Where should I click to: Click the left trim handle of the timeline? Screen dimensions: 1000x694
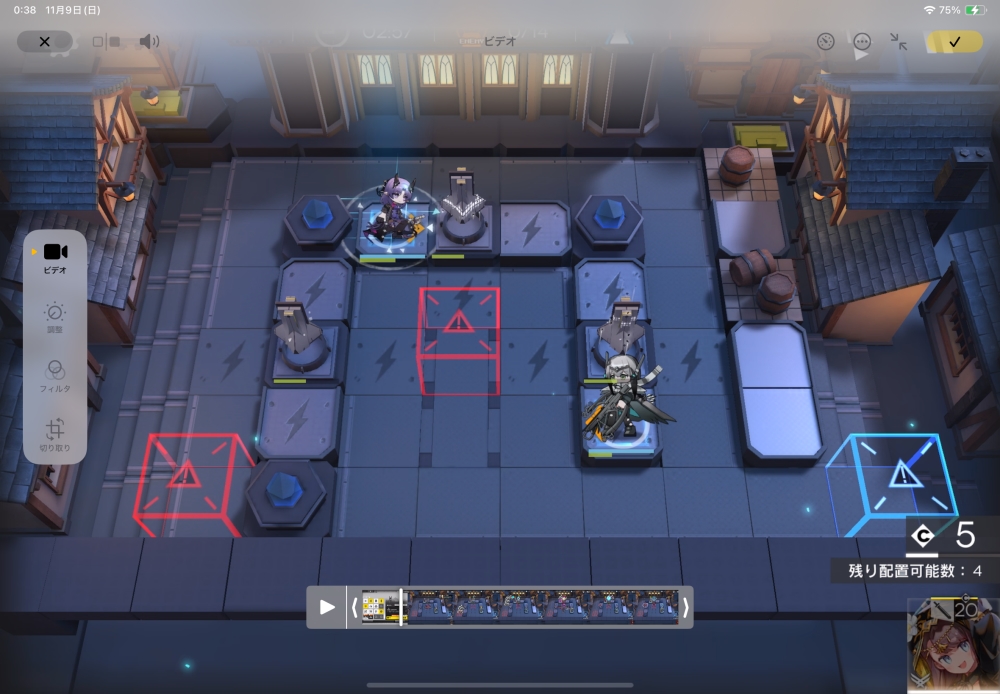click(x=355, y=607)
